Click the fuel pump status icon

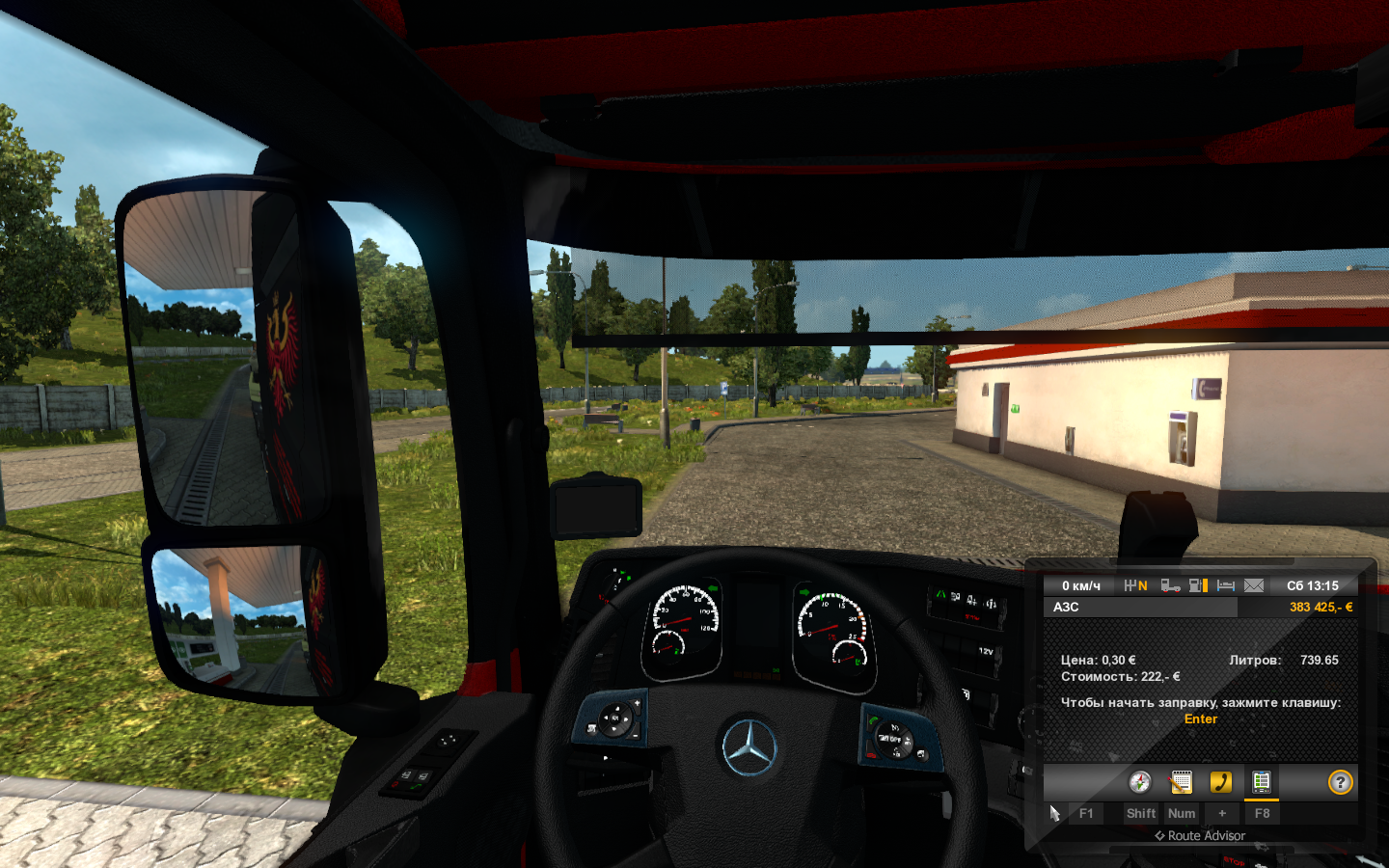(x=1198, y=585)
